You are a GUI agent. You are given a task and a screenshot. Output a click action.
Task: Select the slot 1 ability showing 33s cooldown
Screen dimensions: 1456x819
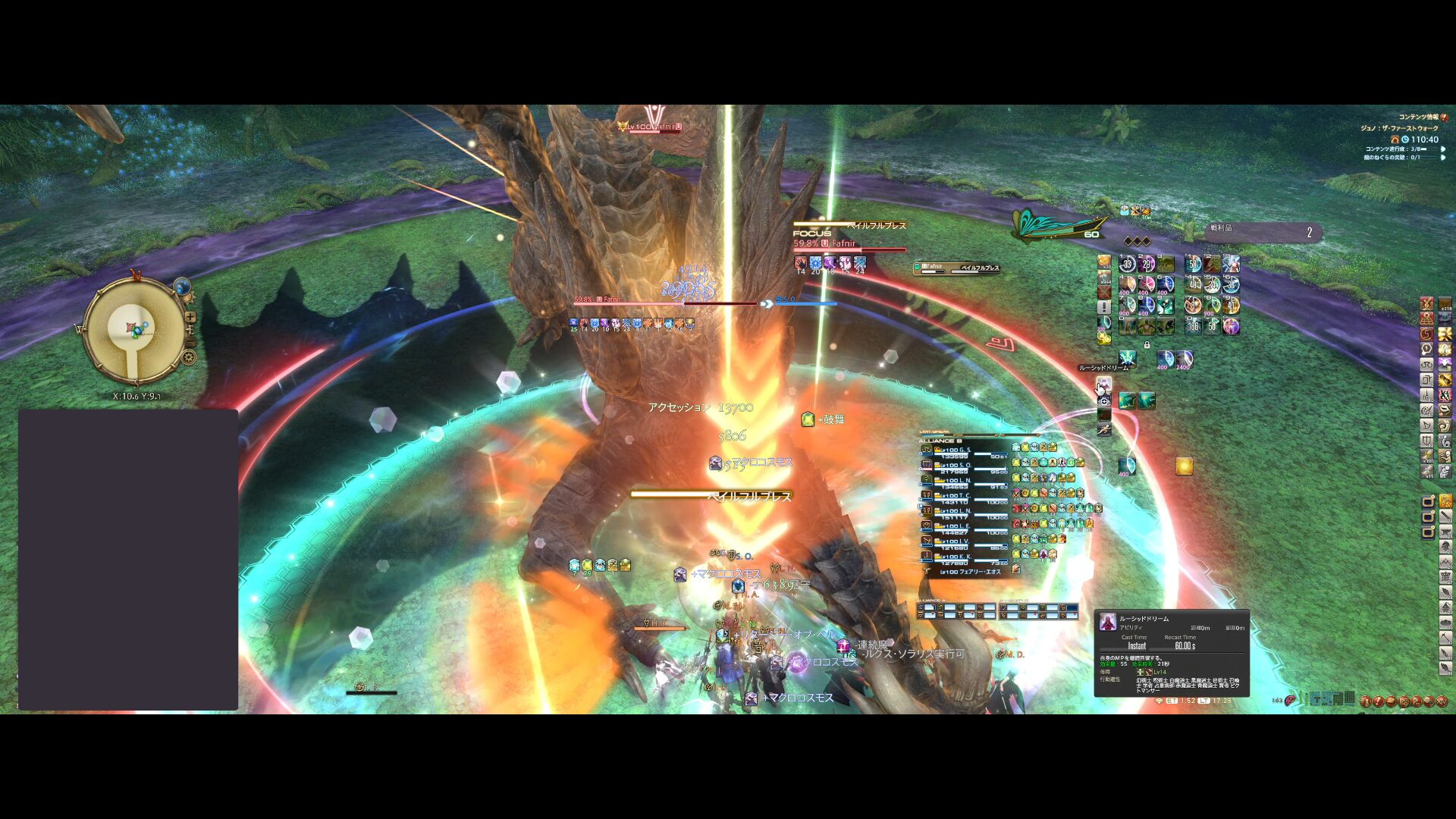1127,264
